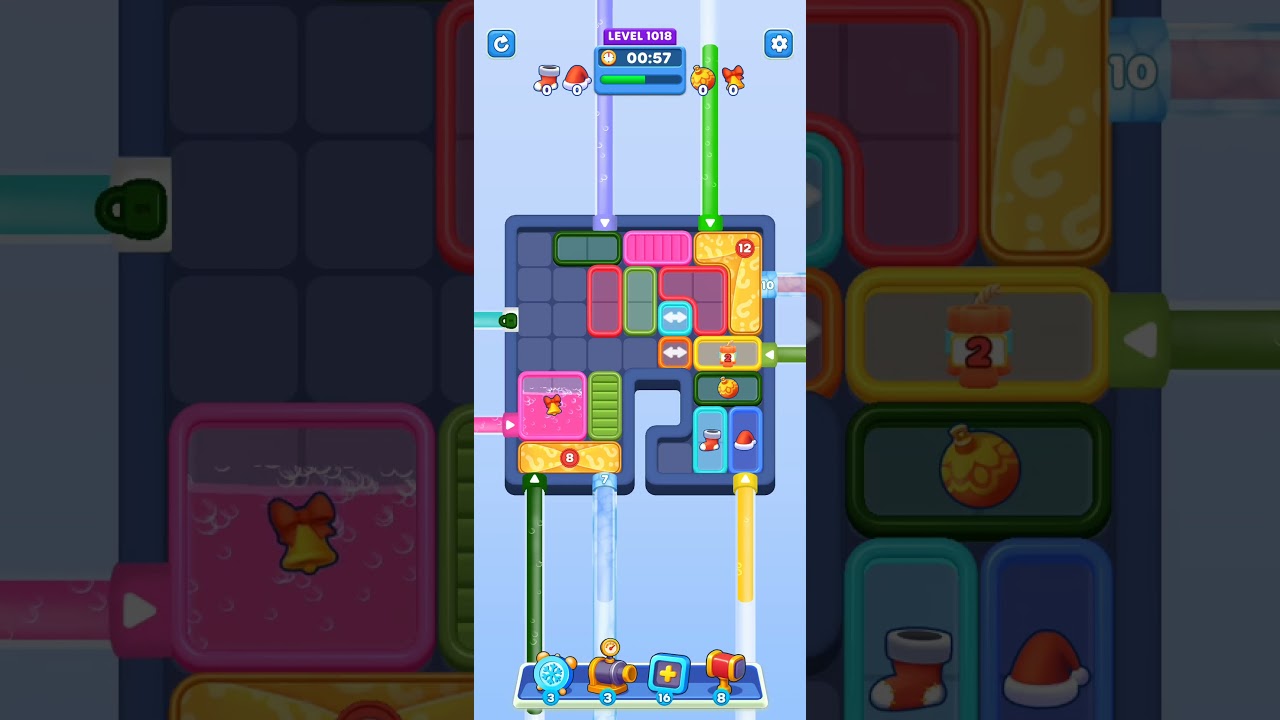Image resolution: width=1280 pixels, height=720 pixels.
Task: Tap the restart level icon
Action: pyautogui.click(x=501, y=44)
